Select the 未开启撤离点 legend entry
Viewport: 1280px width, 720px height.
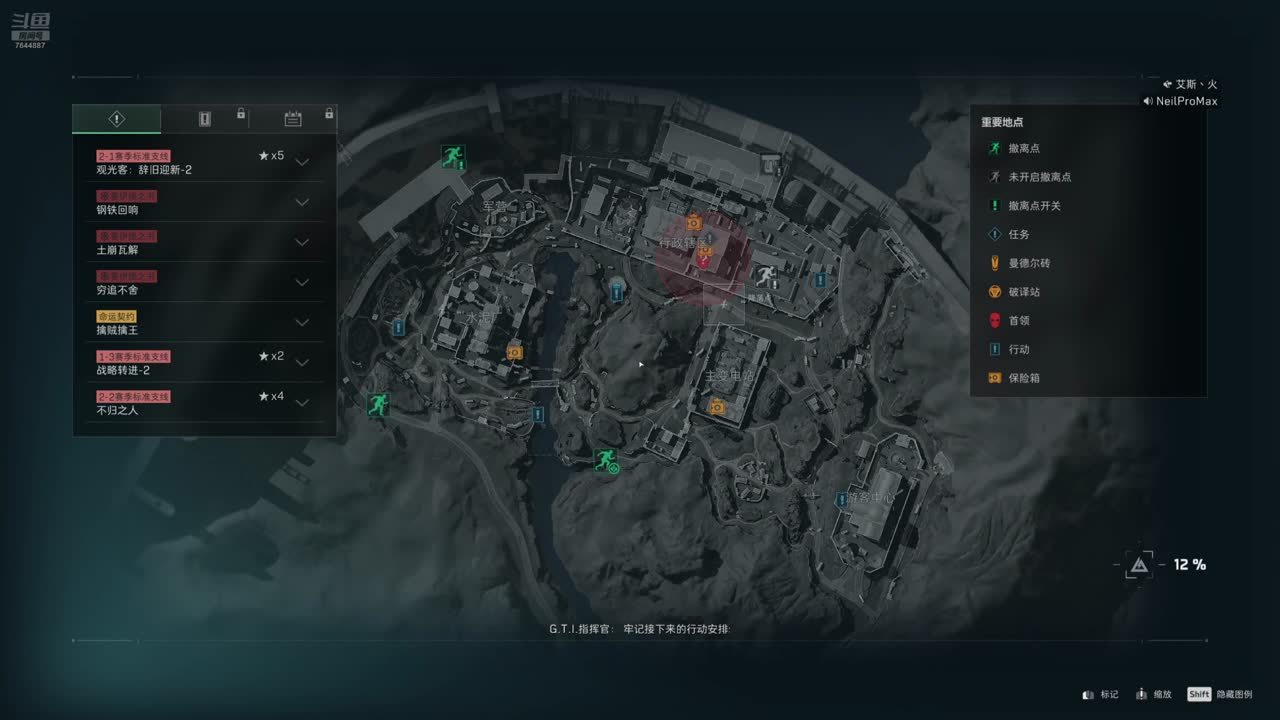tap(1039, 177)
